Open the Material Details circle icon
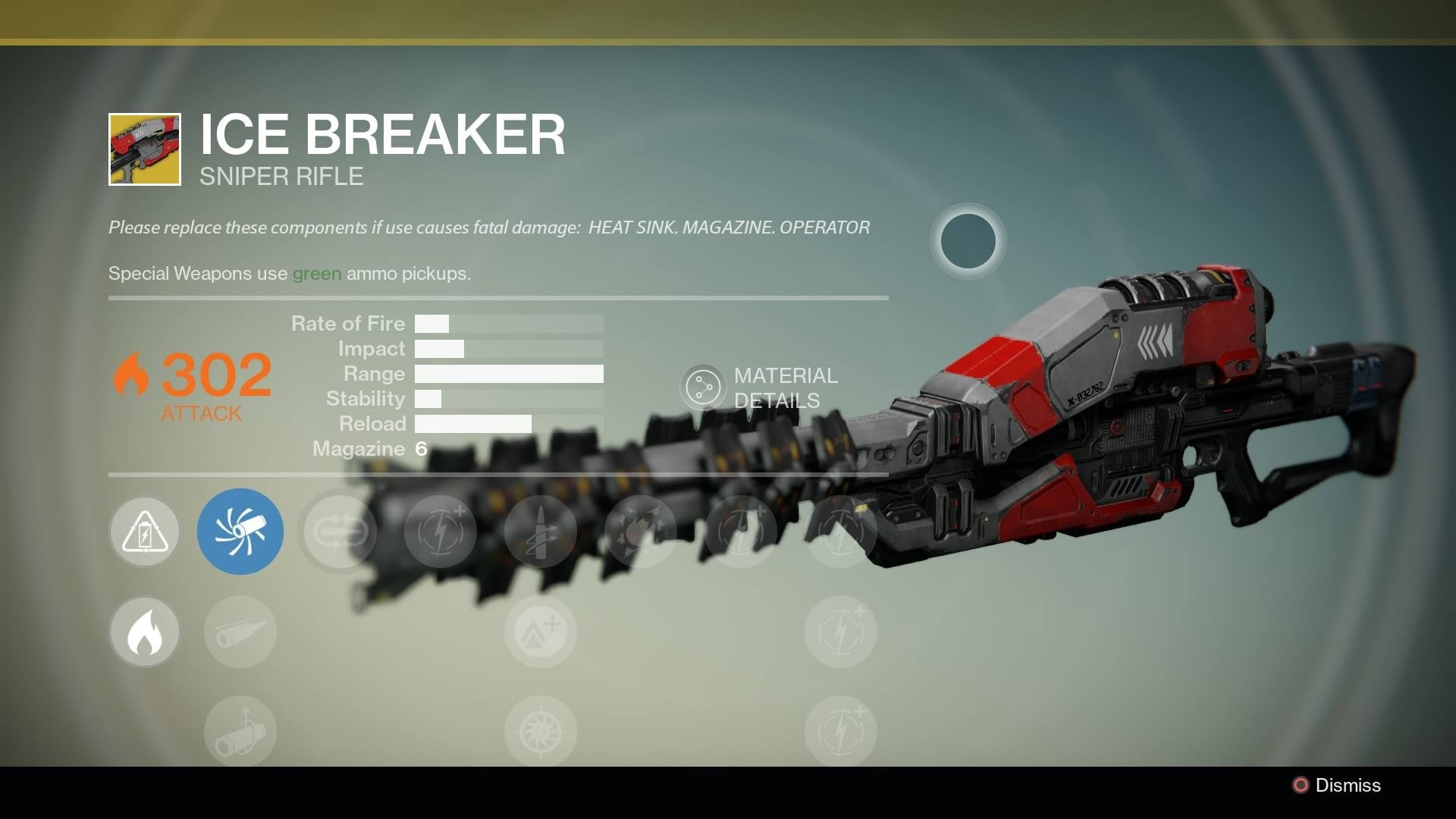This screenshot has height=819, width=1456. [x=705, y=385]
